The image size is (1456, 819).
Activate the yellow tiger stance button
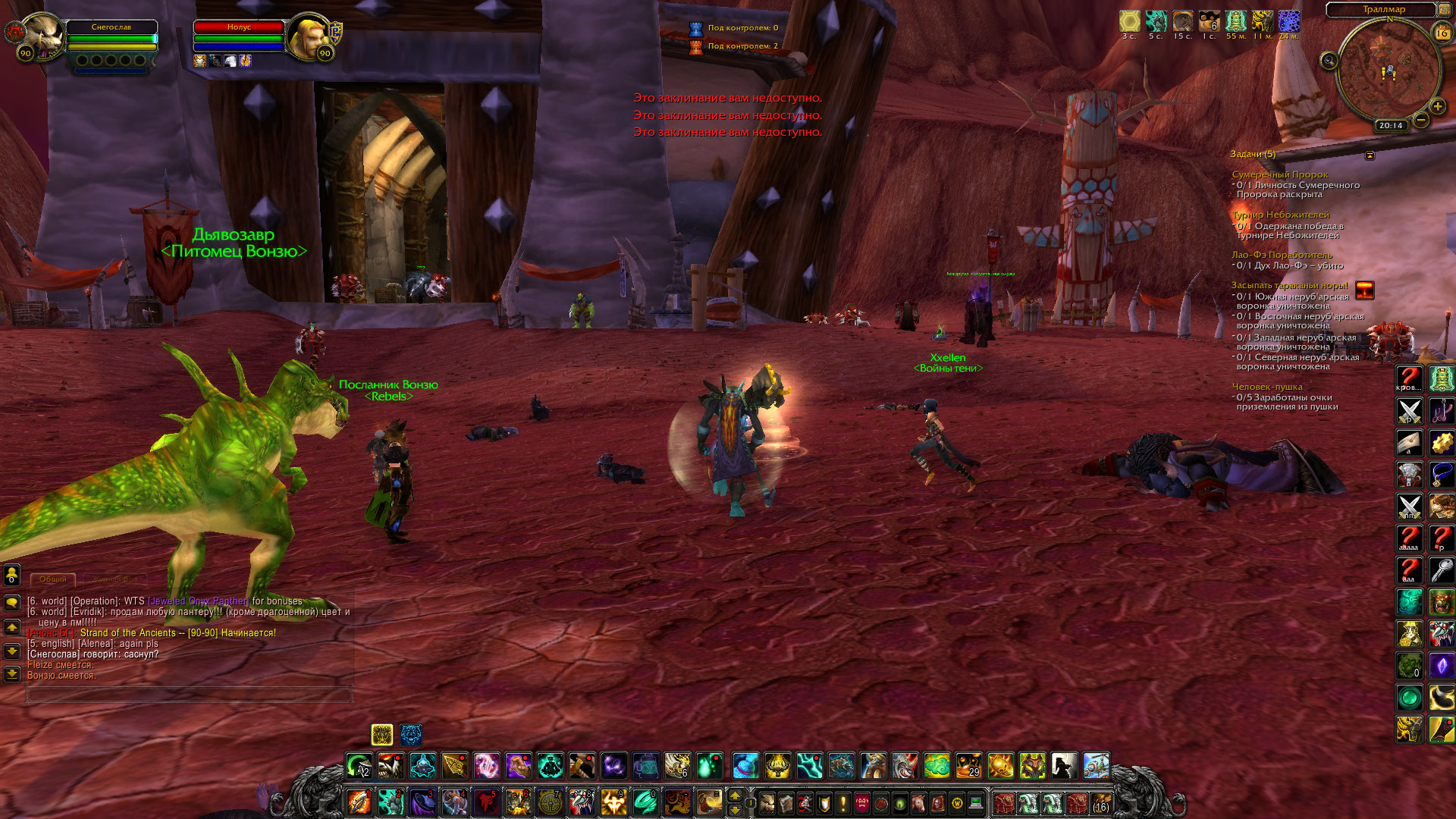pos(382,734)
